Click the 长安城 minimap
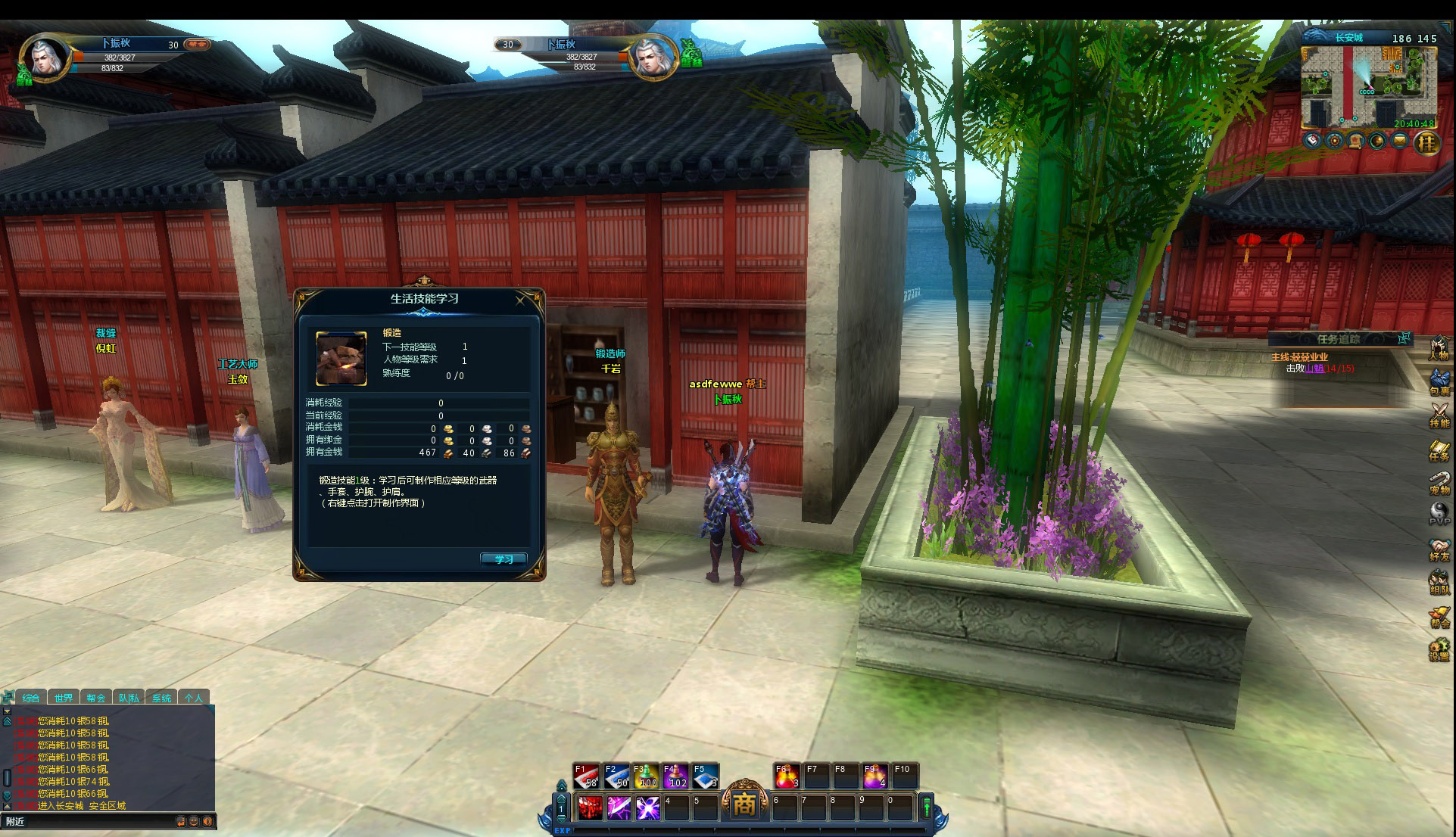1456x837 pixels. tap(1368, 87)
